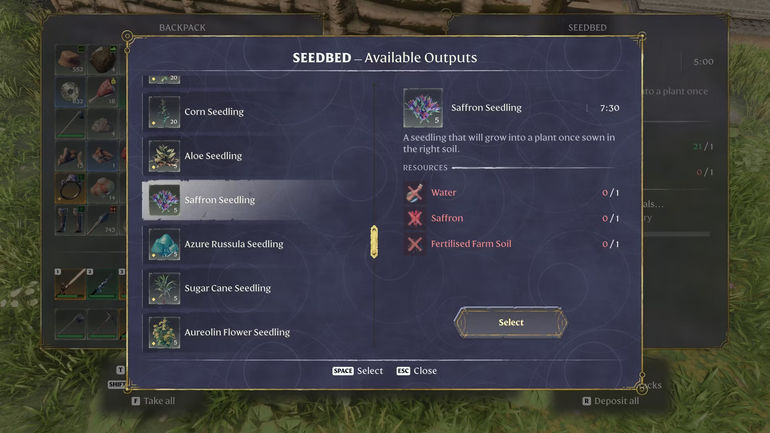The height and width of the screenshot is (433, 770).
Task: Click the Saffron resource icon
Action: (x=415, y=218)
